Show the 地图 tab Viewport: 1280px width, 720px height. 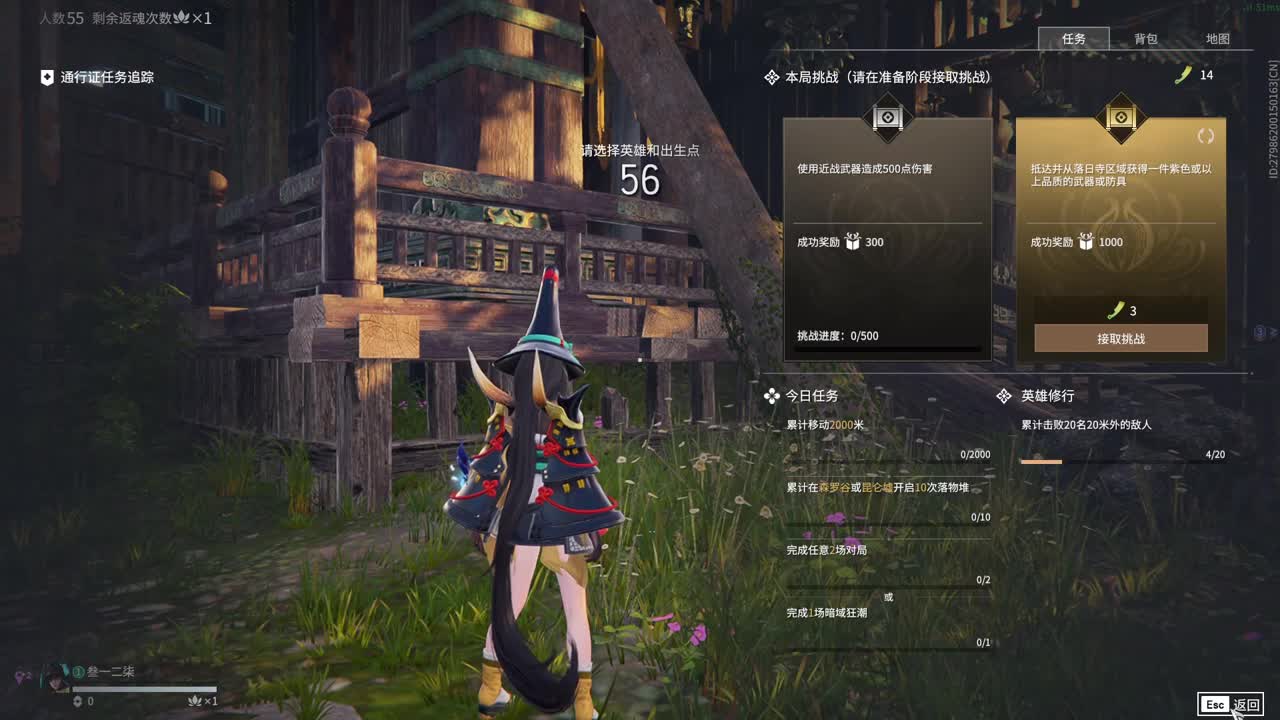[x=1217, y=39]
